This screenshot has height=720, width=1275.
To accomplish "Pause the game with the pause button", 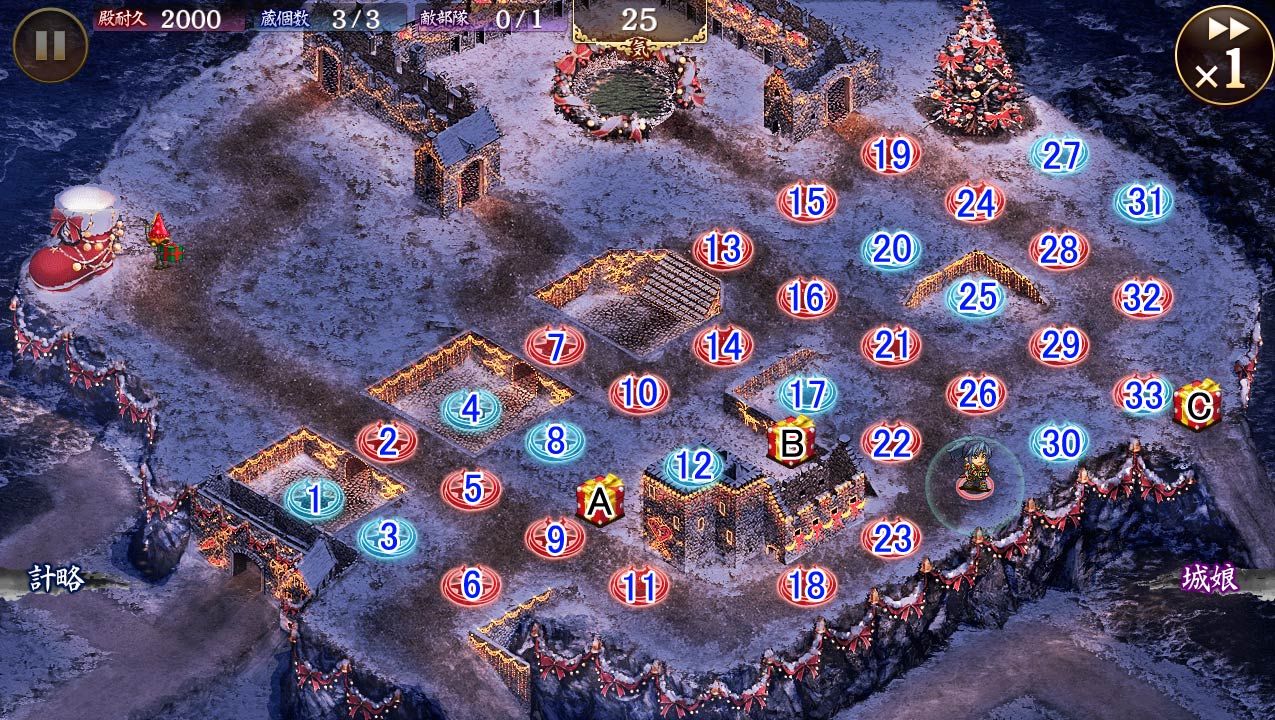I will pos(50,45).
